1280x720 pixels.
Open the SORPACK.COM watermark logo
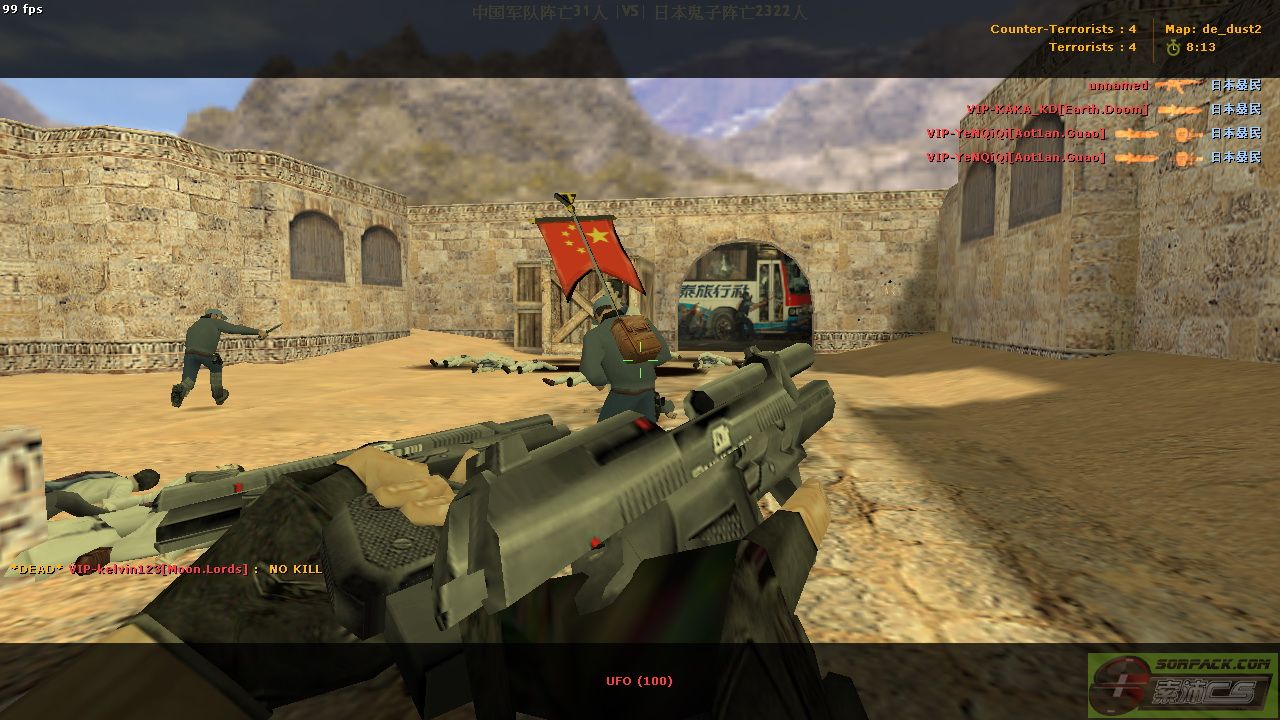point(1182,684)
